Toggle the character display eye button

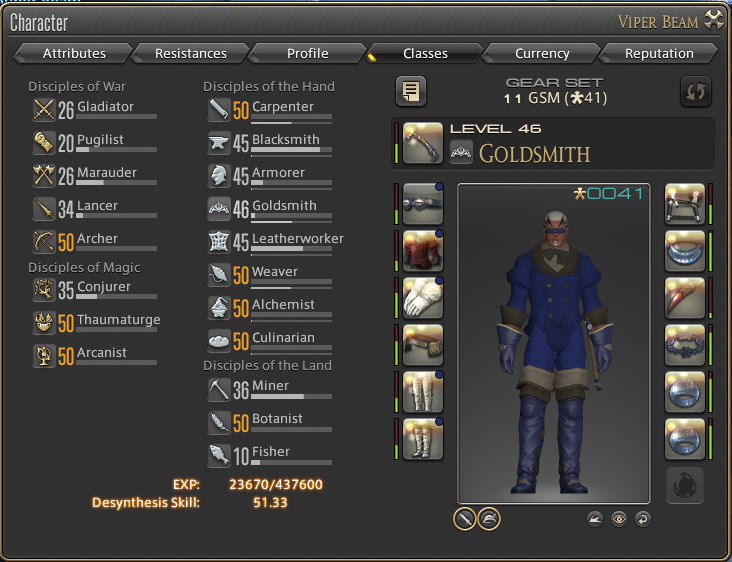pos(619,518)
